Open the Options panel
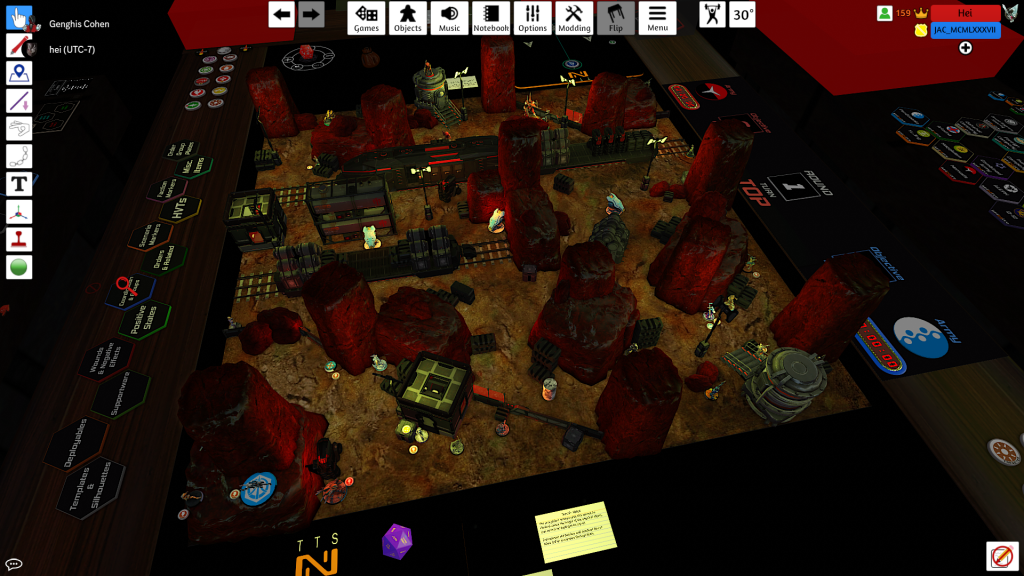Image resolution: width=1024 pixels, height=576 pixels. click(532, 18)
